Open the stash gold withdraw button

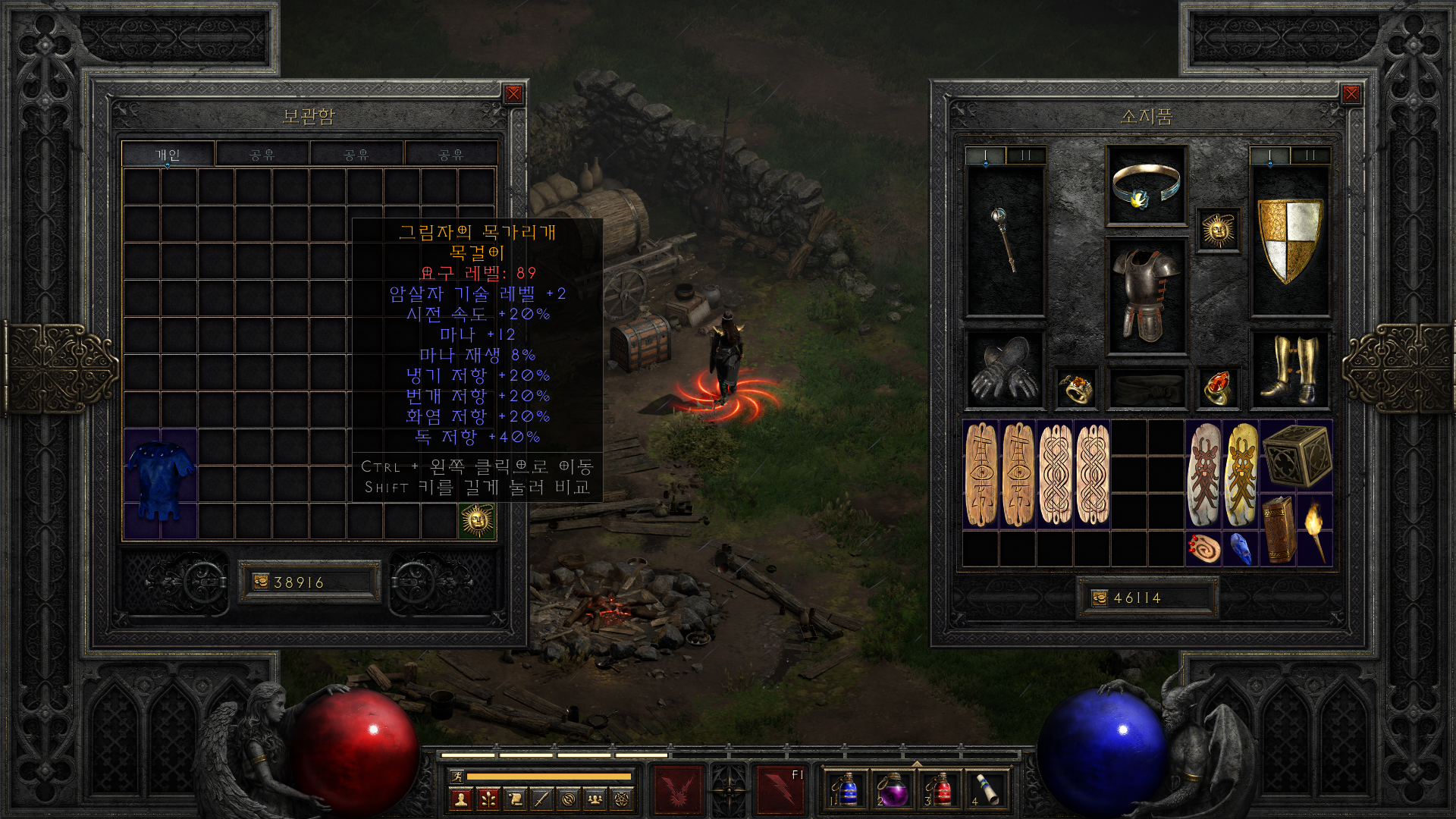point(261,582)
